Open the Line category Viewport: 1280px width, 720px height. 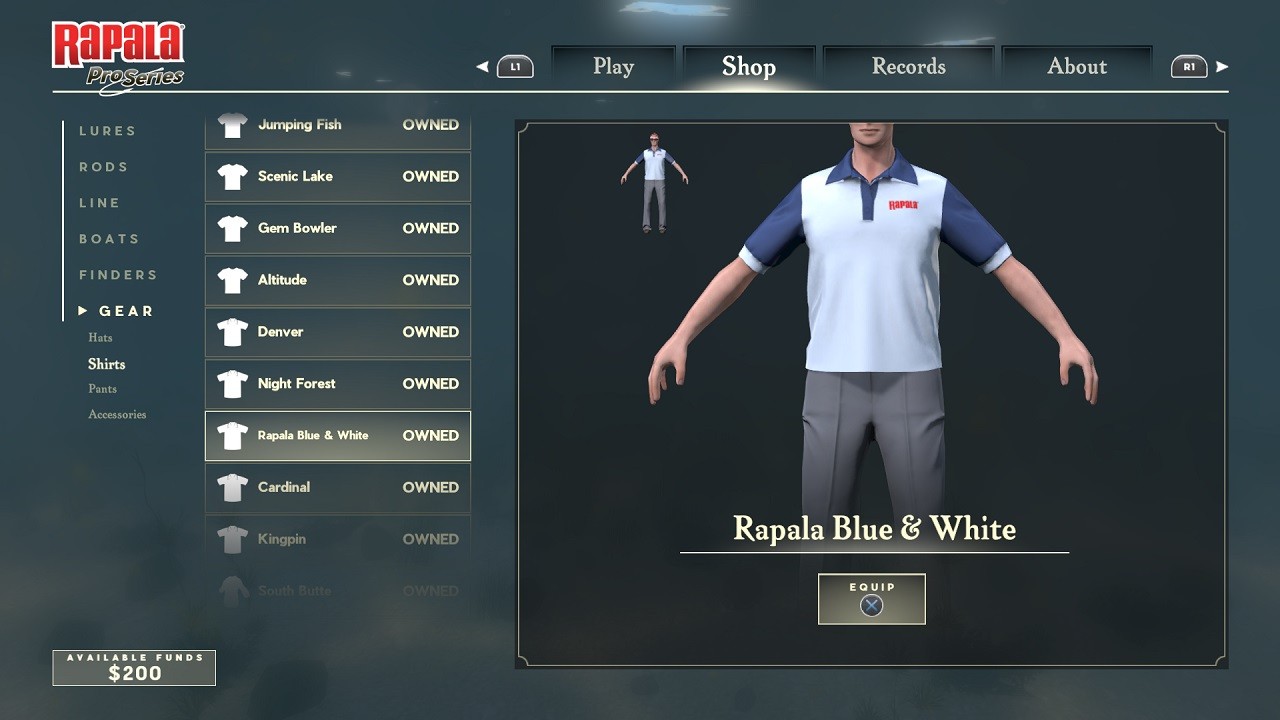[x=100, y=203]
